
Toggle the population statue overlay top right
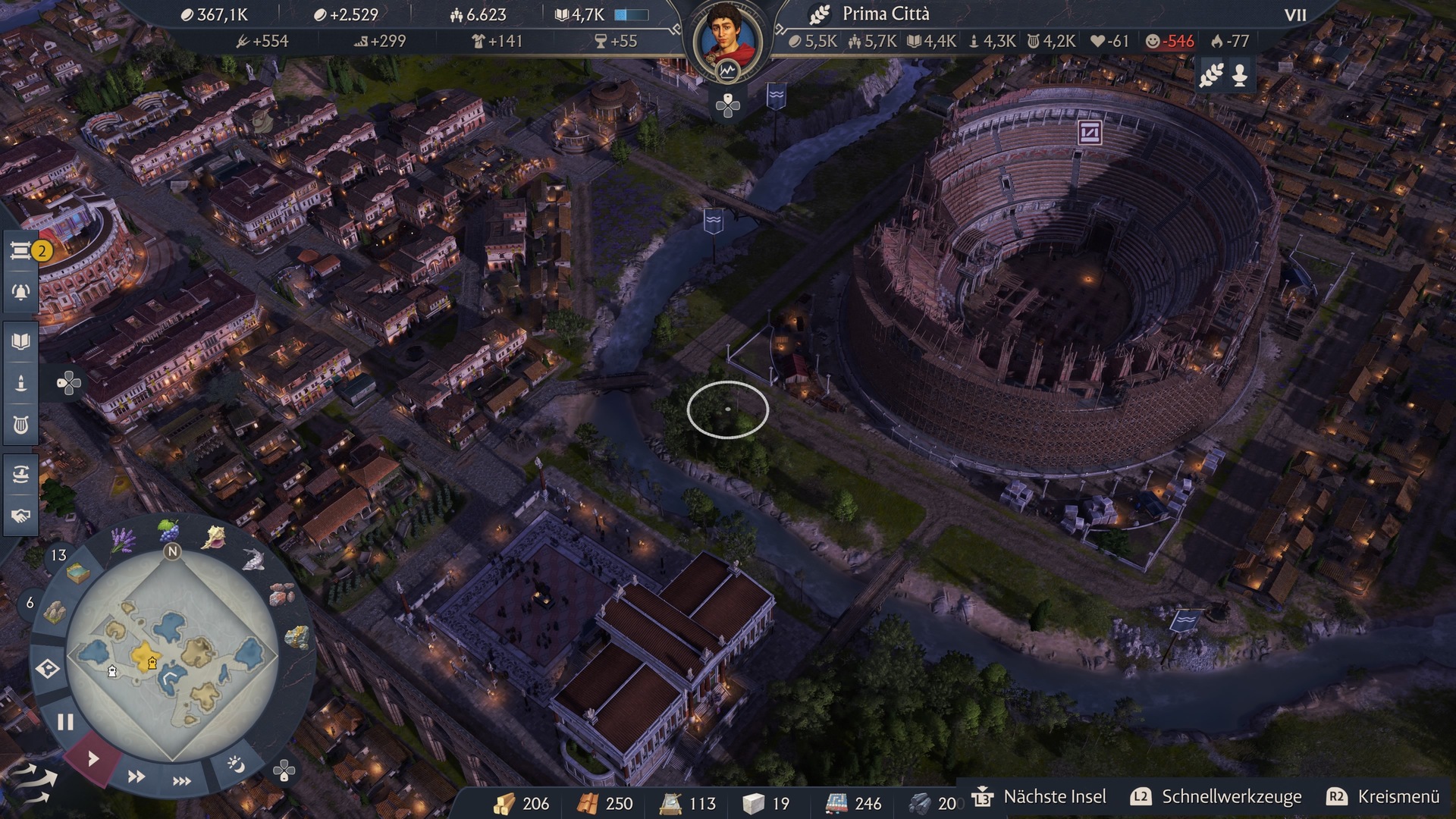[x=1241, y=76]
